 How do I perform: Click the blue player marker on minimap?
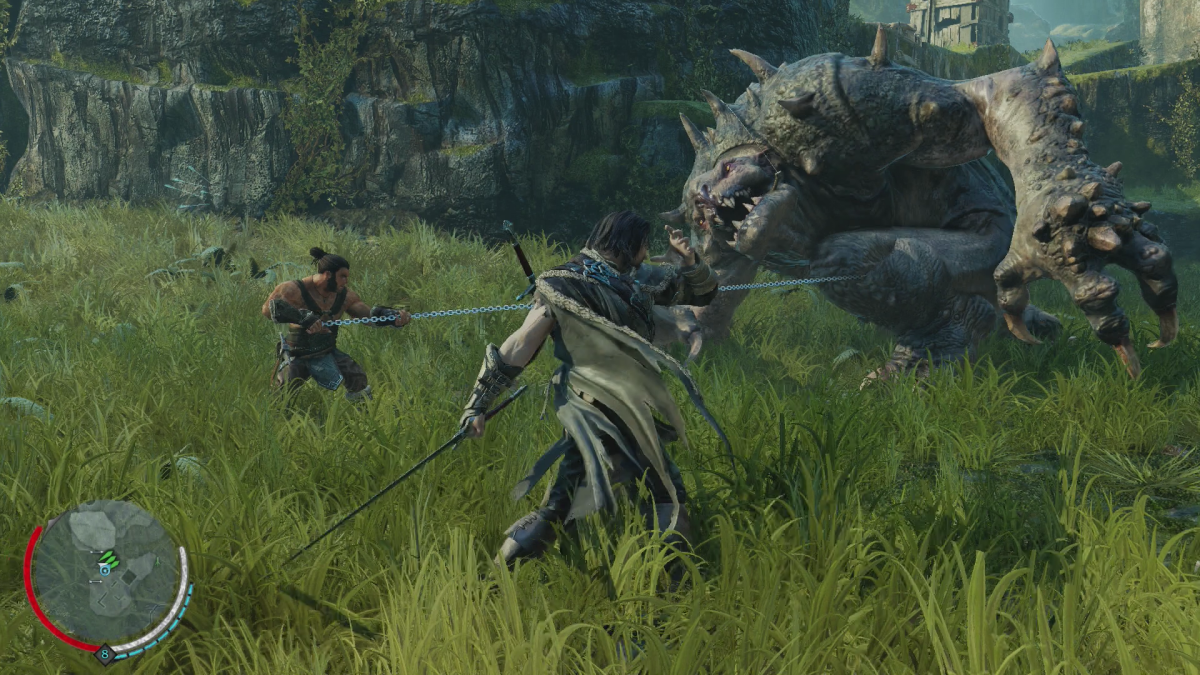pos(104,570)
